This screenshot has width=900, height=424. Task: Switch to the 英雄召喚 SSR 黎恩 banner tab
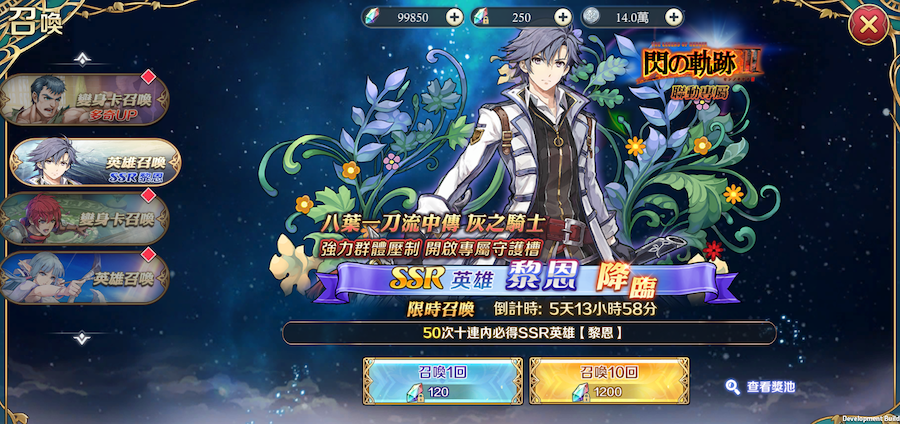(x=95, y=160)
